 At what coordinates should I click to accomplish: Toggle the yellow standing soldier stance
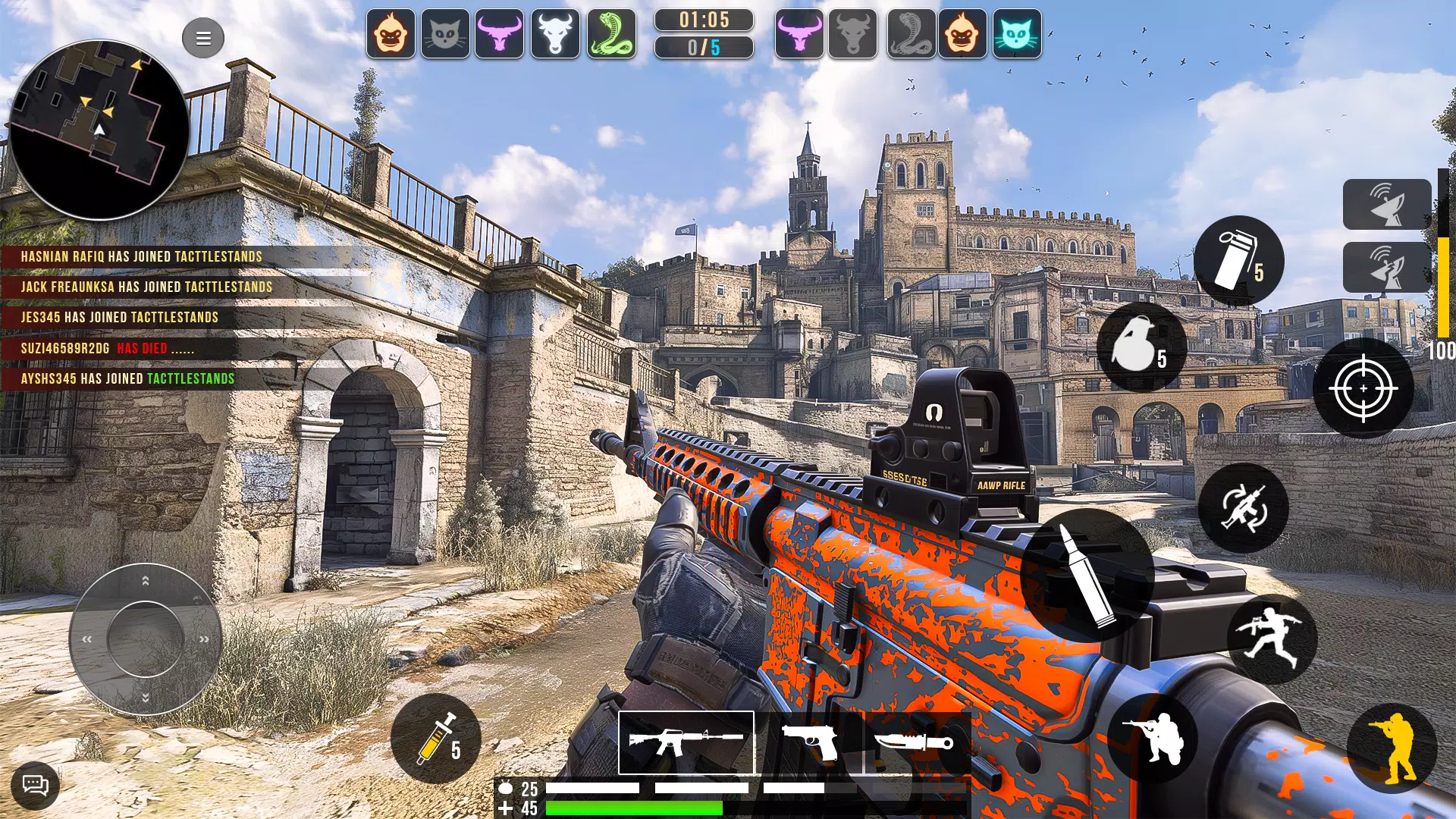[x=1392, y=748]
